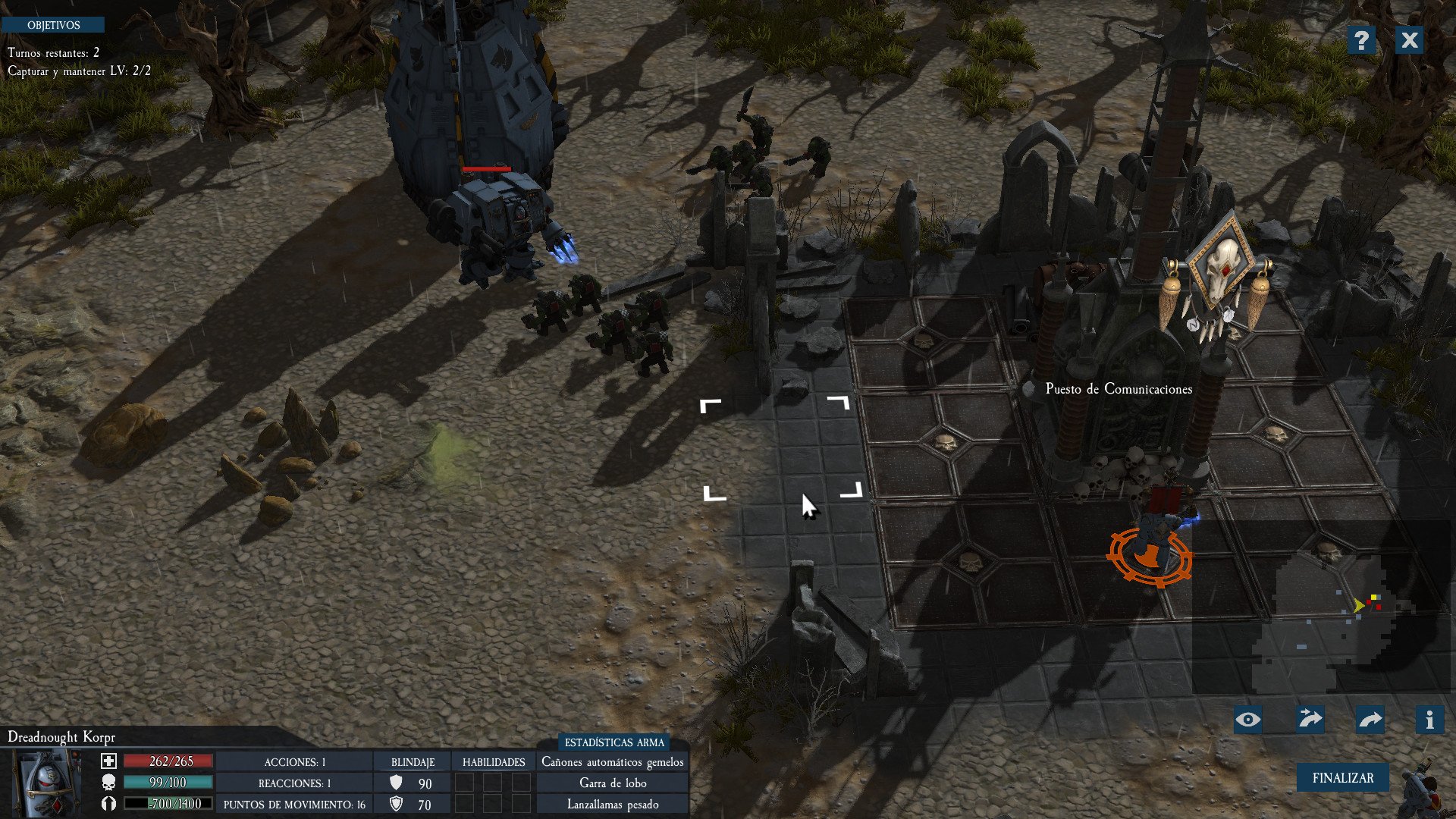Expand the Objetivos panel
This screenshot has width=1456, height=819.
tap(53, 24)
